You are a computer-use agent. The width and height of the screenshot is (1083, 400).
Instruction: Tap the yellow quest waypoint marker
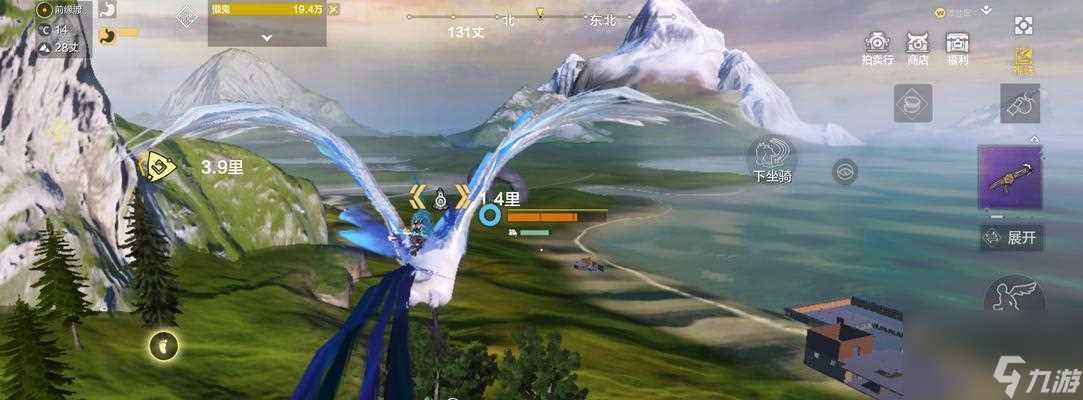coord(156,167)
